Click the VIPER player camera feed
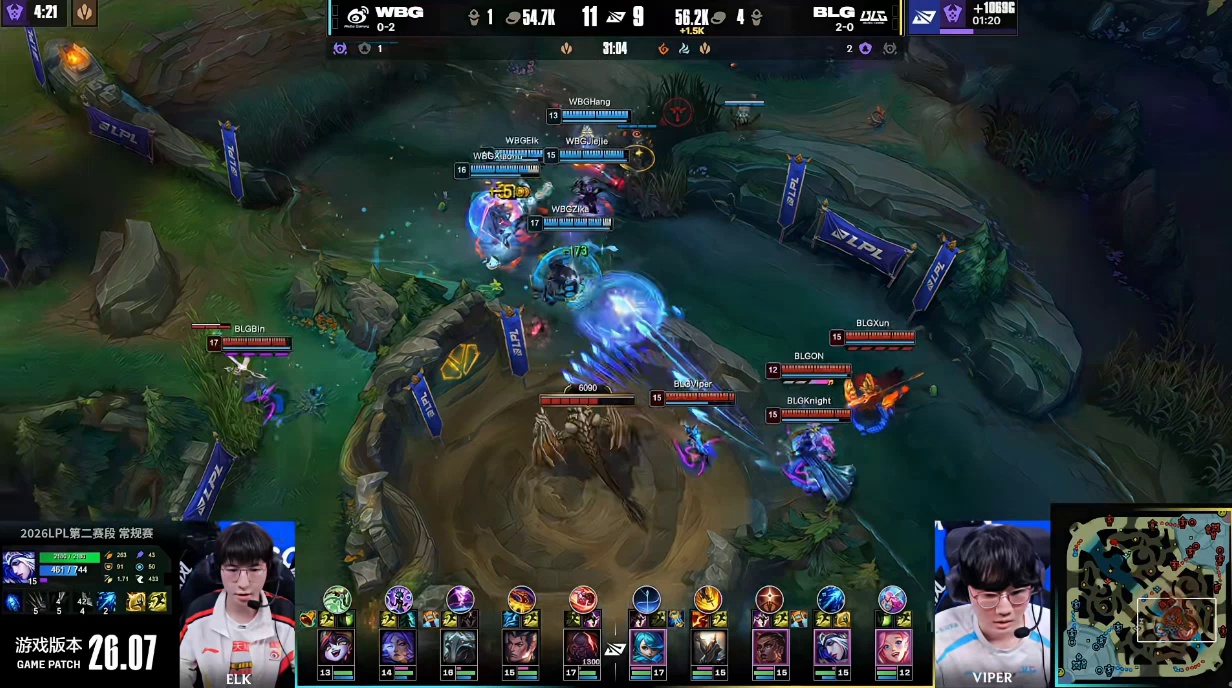This screenshot has height=688, width=1232. (991, 603)
